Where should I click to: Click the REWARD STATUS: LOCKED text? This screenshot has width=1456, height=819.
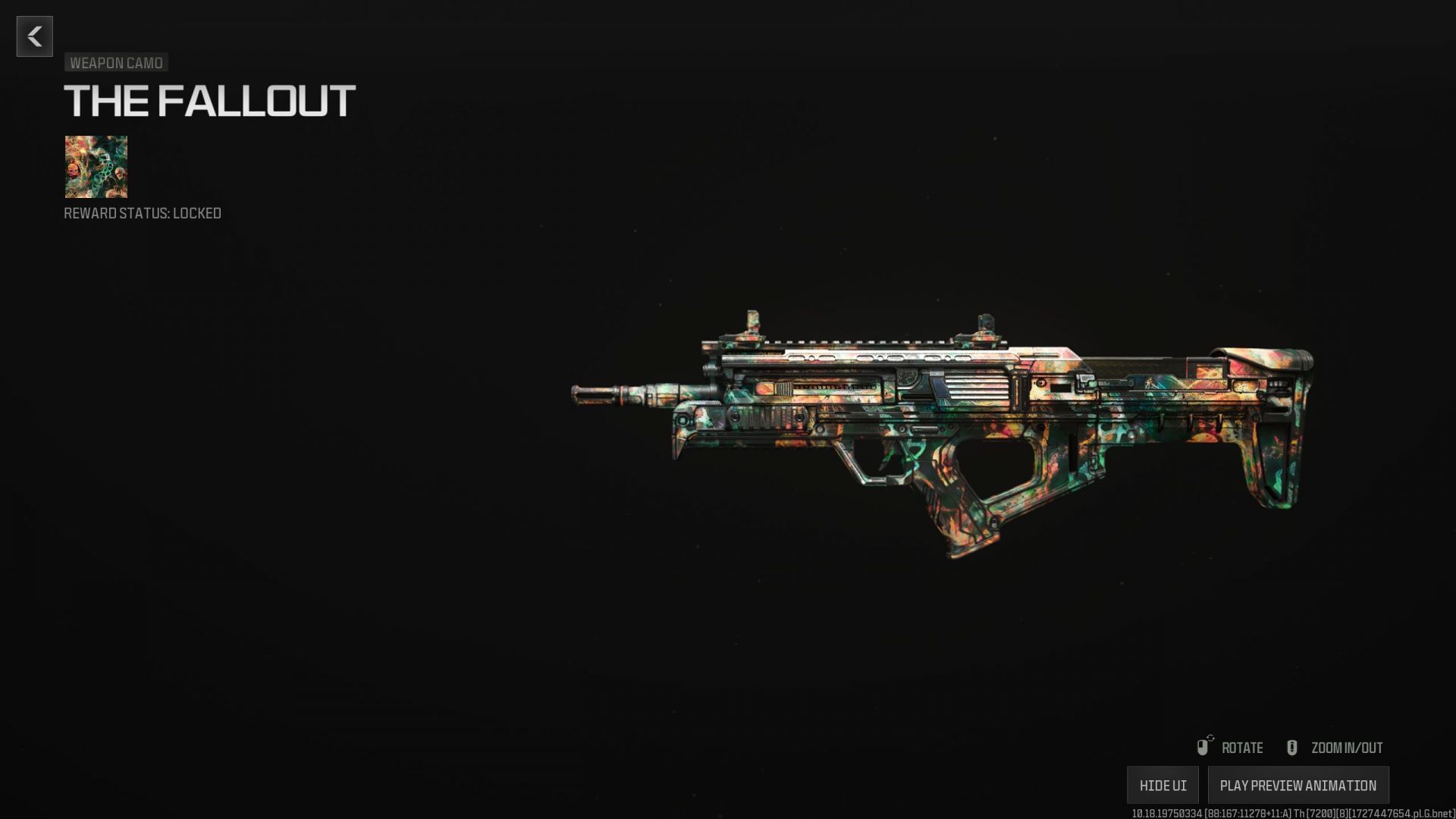[x=142, y=213]
